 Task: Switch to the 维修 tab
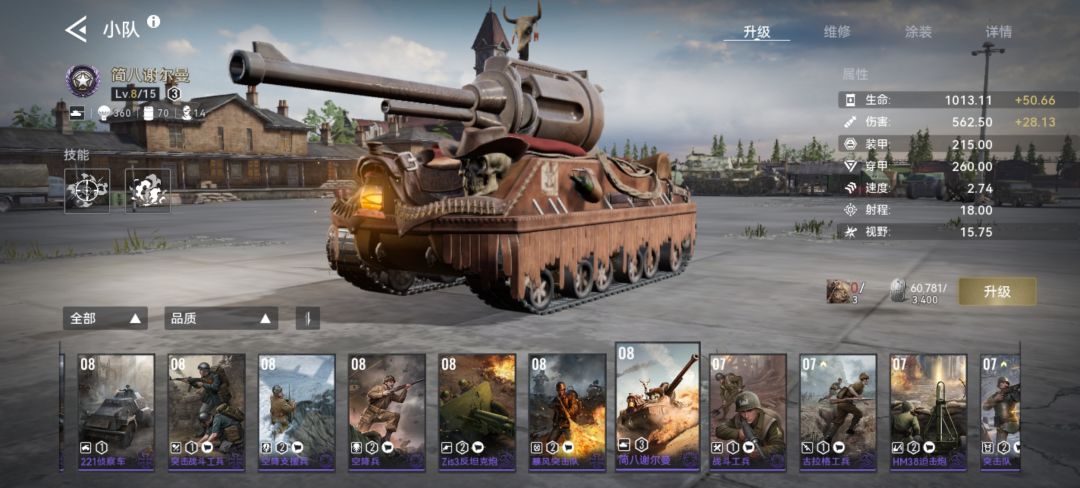(836, 32)
